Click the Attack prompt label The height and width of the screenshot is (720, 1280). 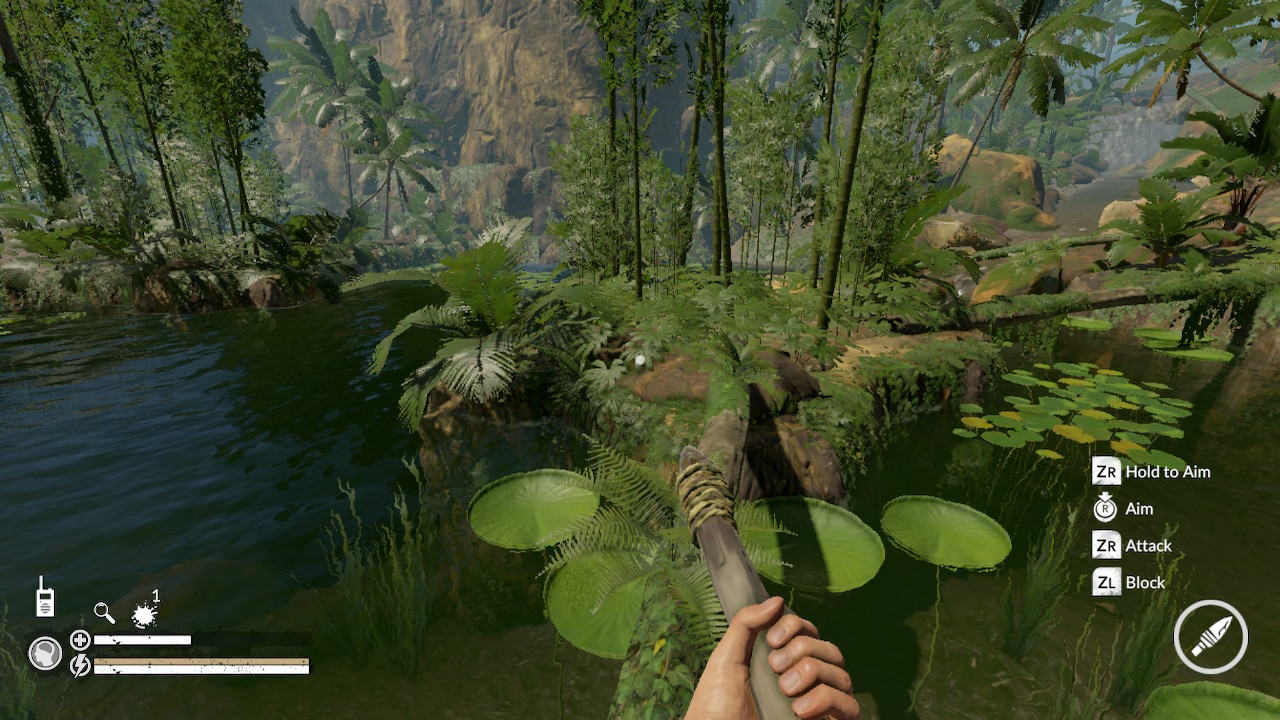pos(1147,545)
